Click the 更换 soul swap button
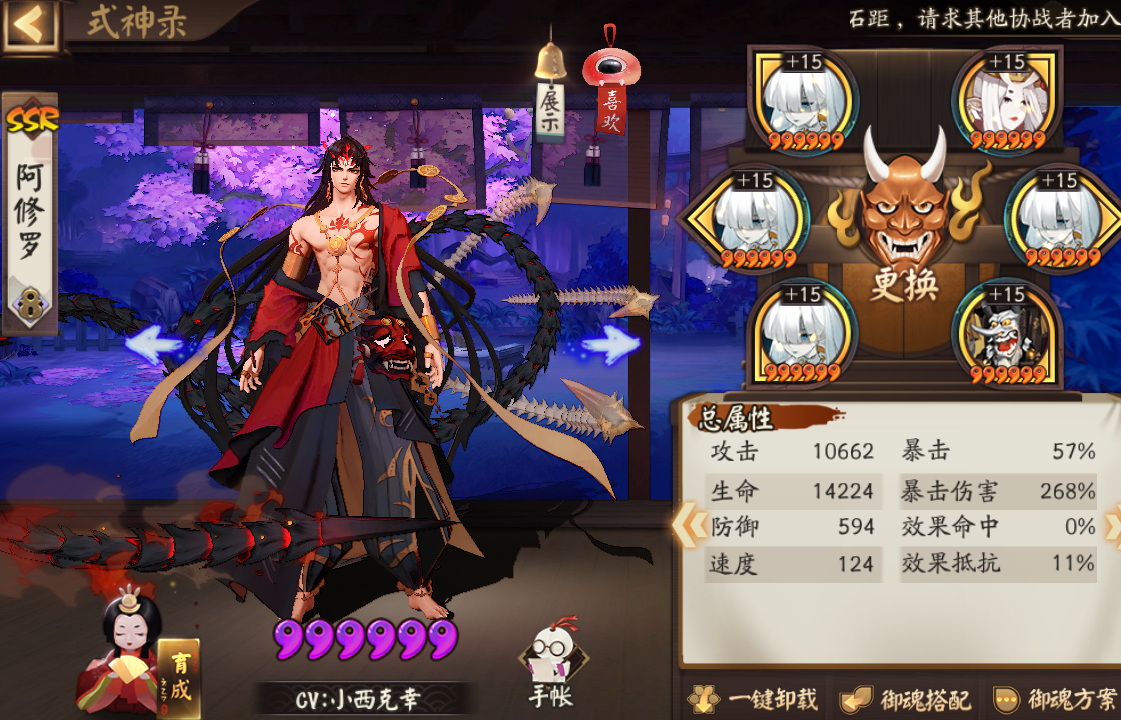This screenshot has width=1121, height=720. point(903,285)
